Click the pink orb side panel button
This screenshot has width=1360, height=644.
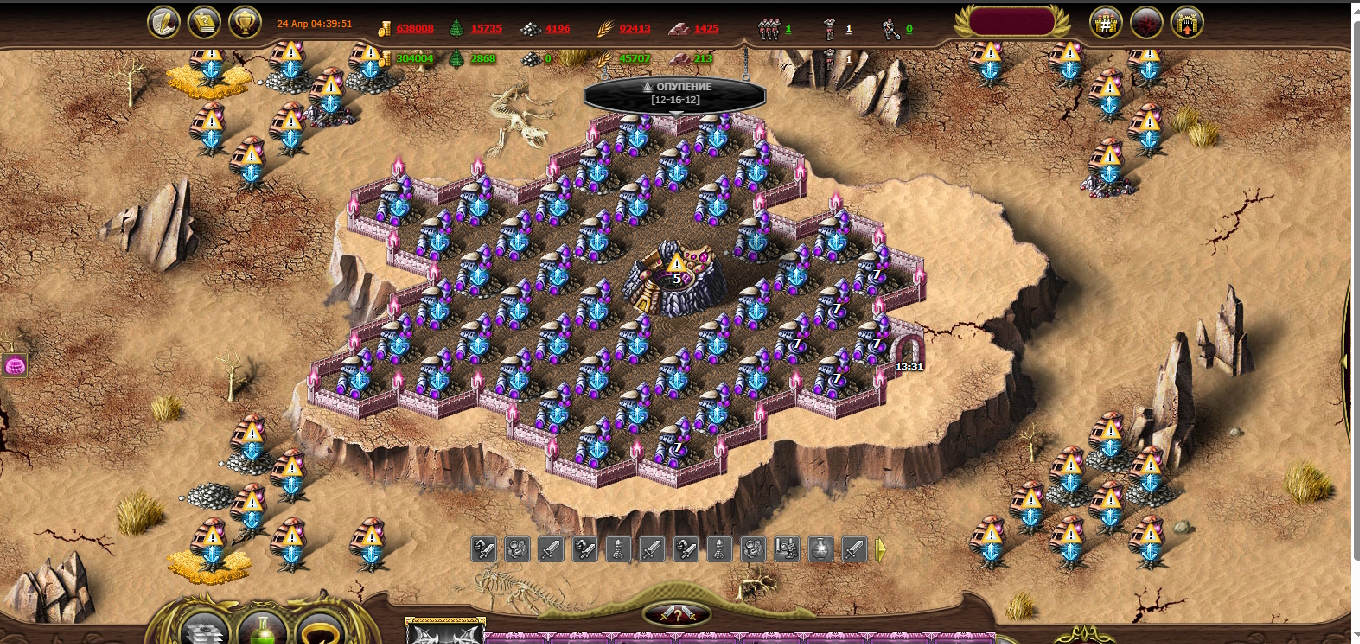tap(14, 365)
